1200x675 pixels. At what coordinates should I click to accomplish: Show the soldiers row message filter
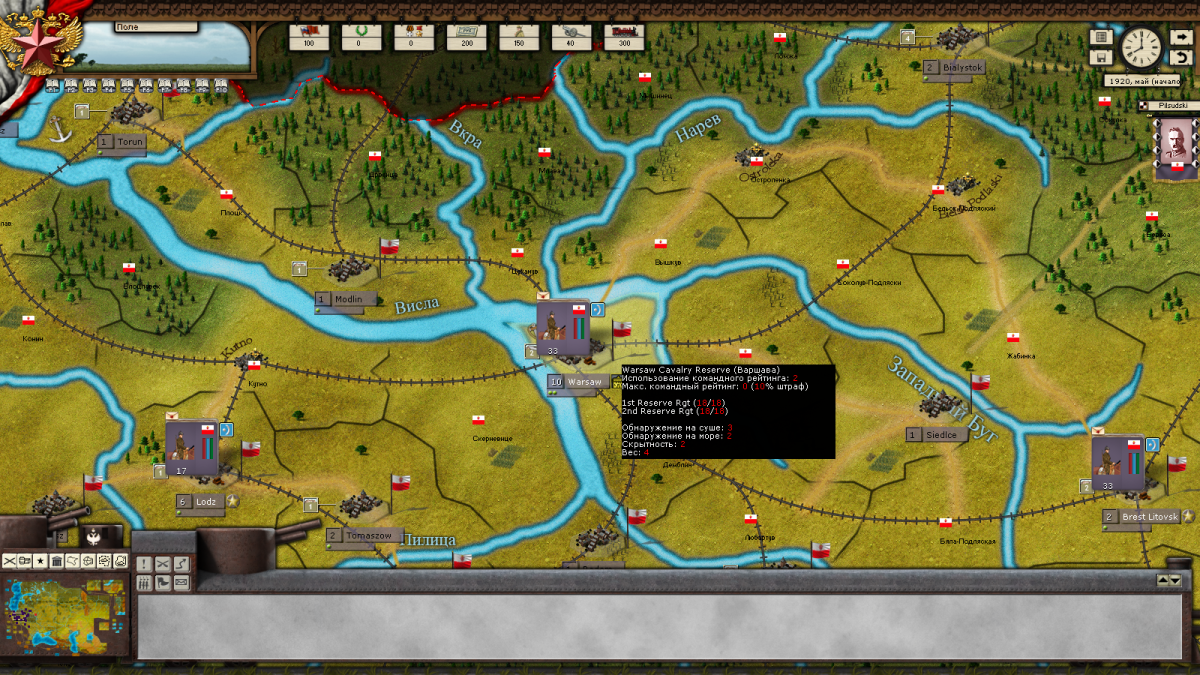(144, 583)
